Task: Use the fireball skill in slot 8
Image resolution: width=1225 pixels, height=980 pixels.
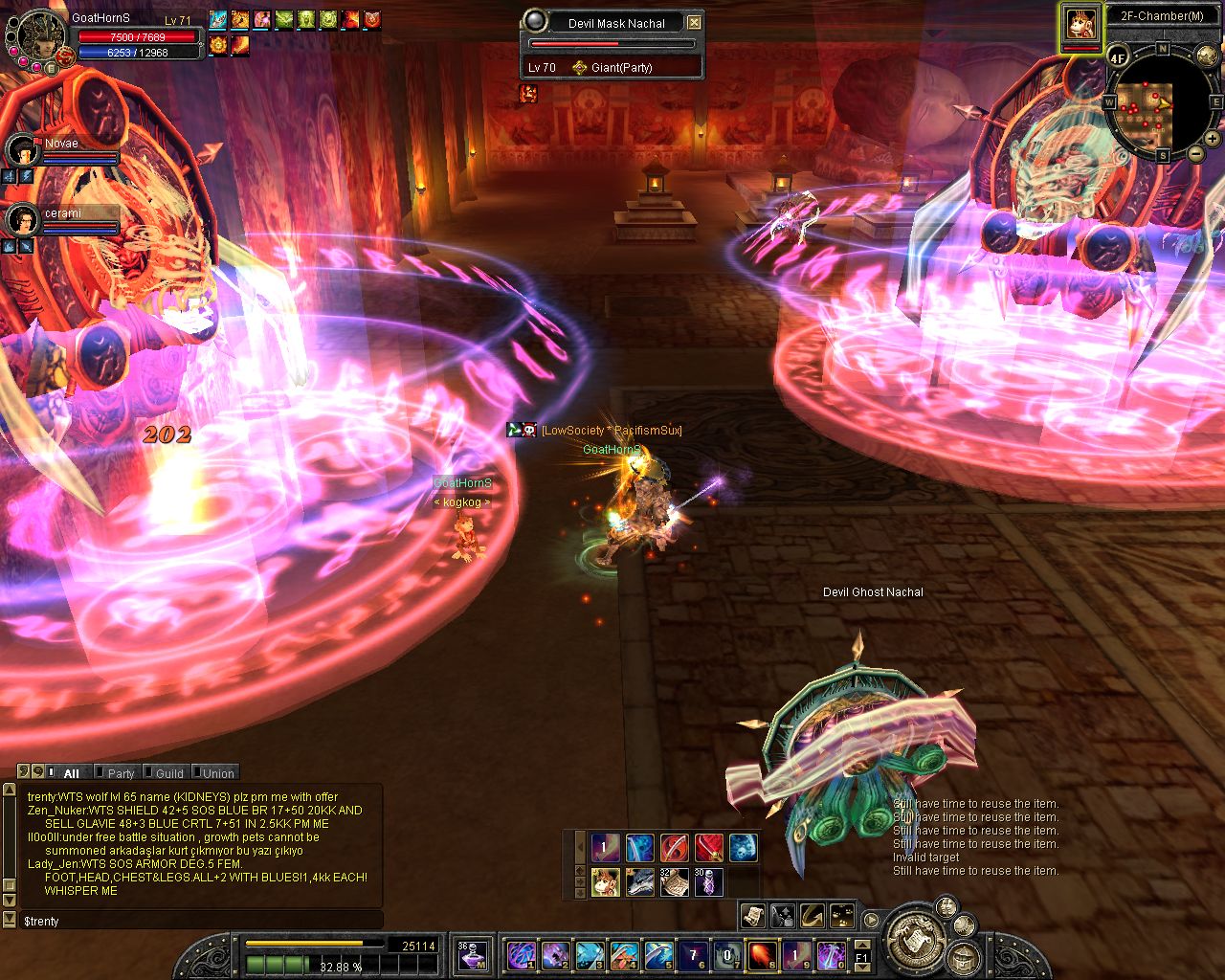Action: coord(761,954)
